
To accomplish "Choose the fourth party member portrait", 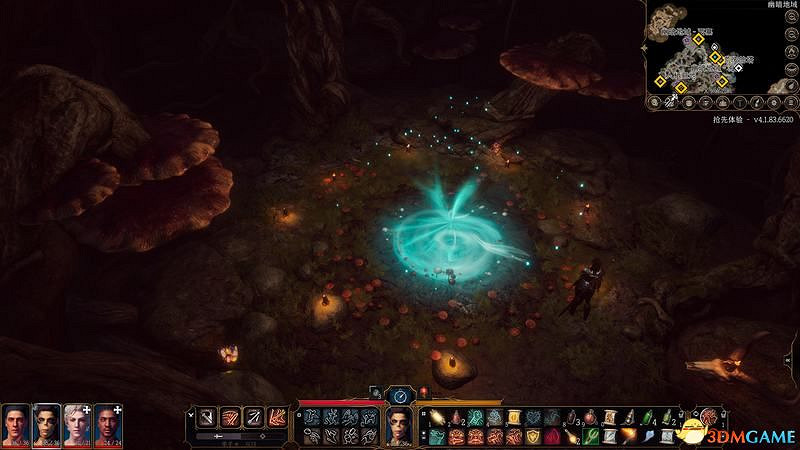I will pyautogui.click(x=108, y=425).
